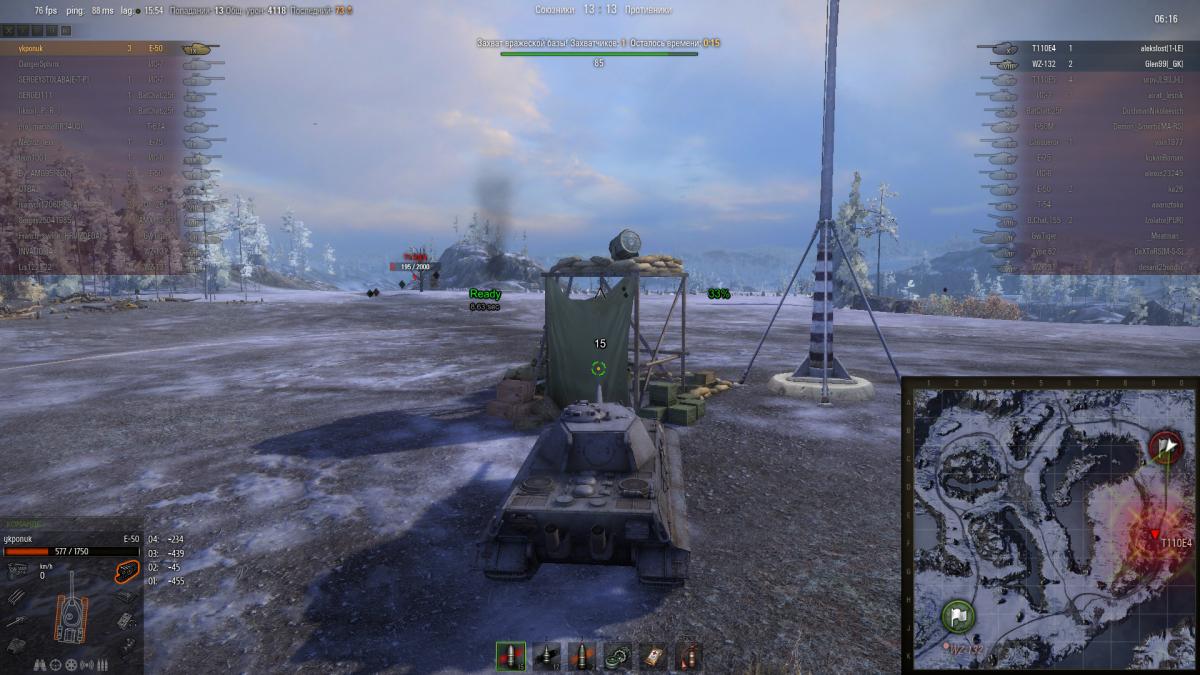Click the T110E4 enemy marker on minimap
The height and width of the screenshot is (675, 1200).
[1155, 533]
